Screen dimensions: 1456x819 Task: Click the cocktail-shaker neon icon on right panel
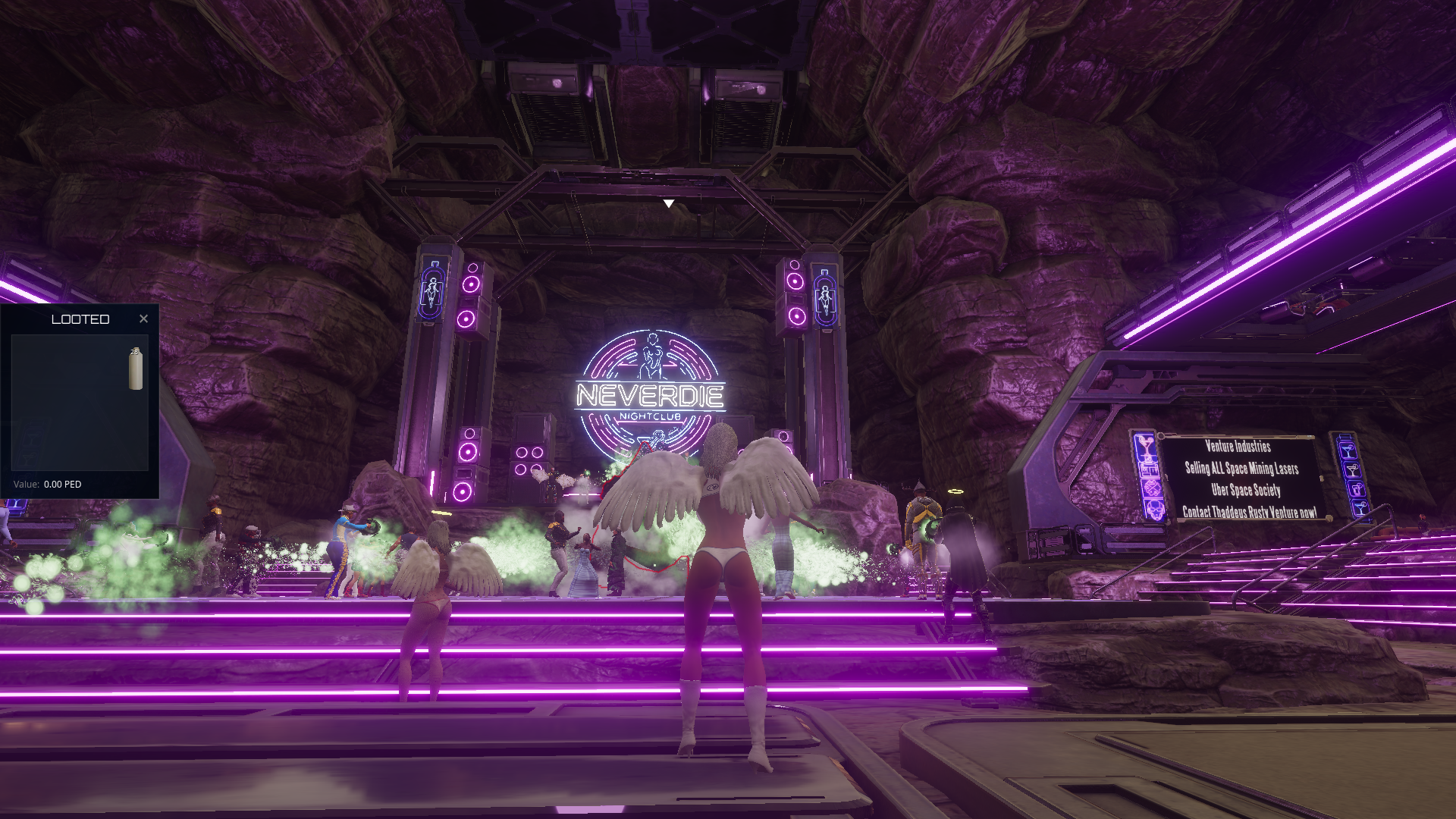click(x=1356, y=488)
